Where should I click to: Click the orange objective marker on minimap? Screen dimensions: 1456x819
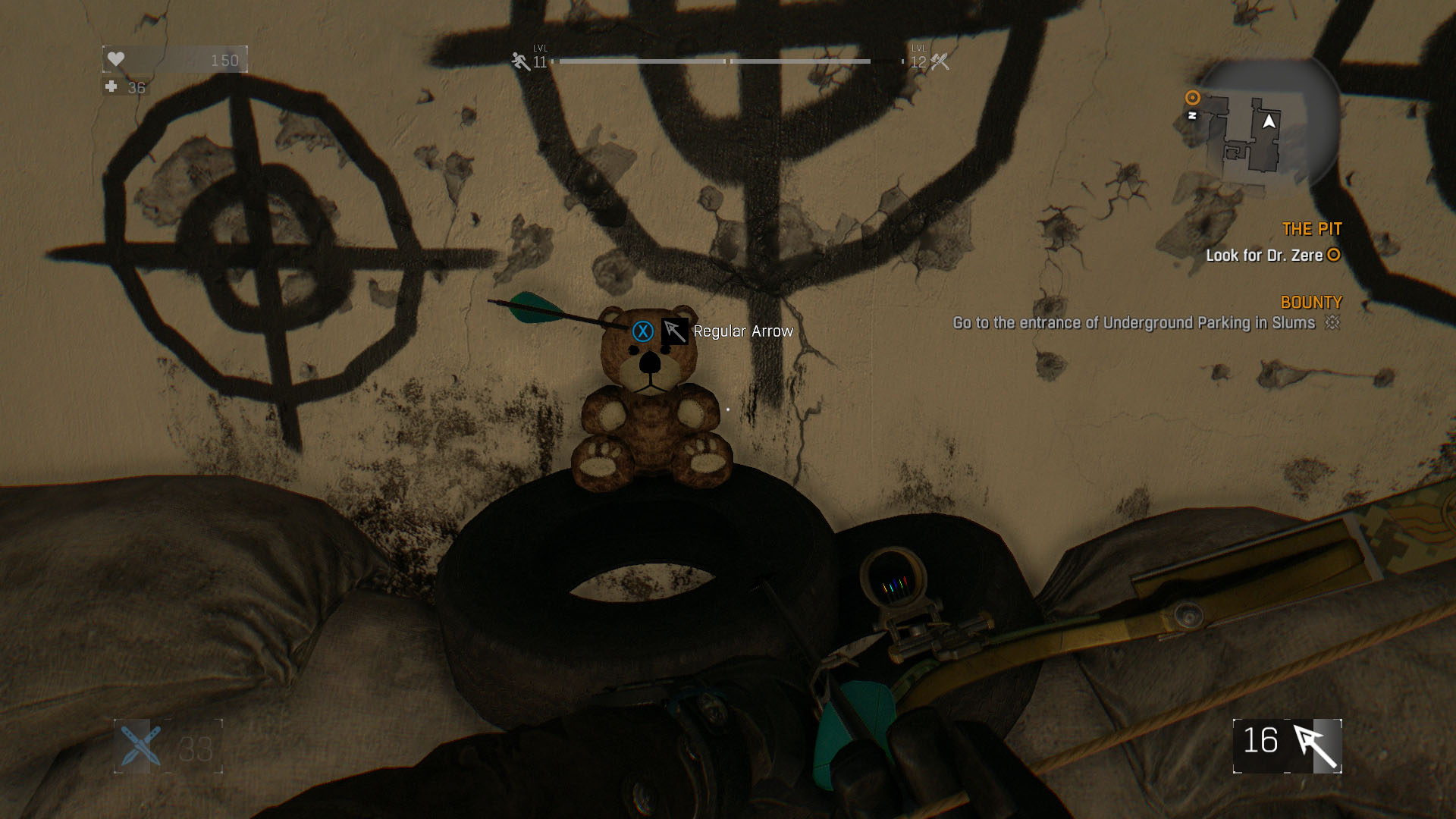(1193, 98)
